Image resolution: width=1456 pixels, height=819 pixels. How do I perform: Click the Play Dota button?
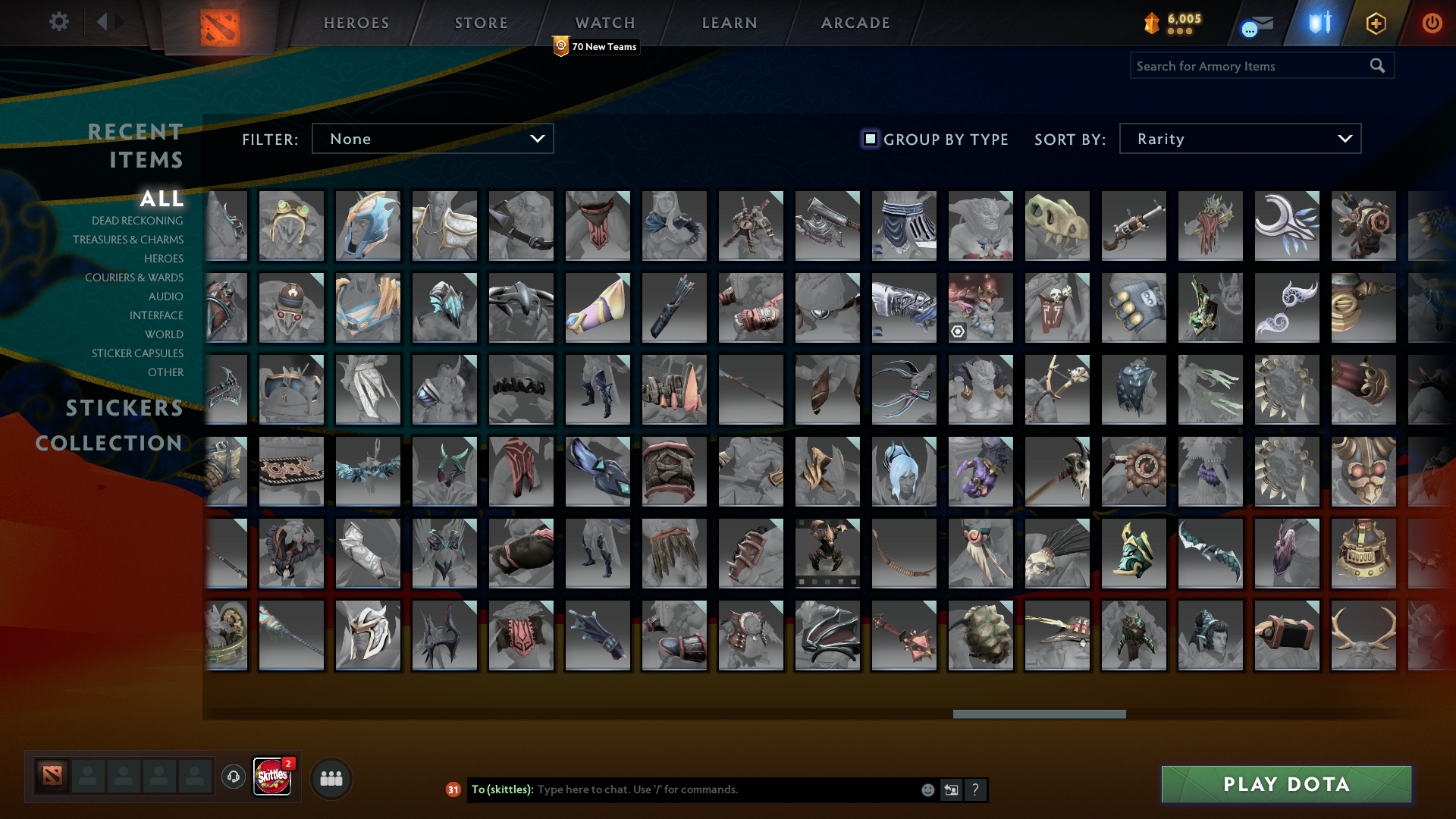coord(1285,784)
